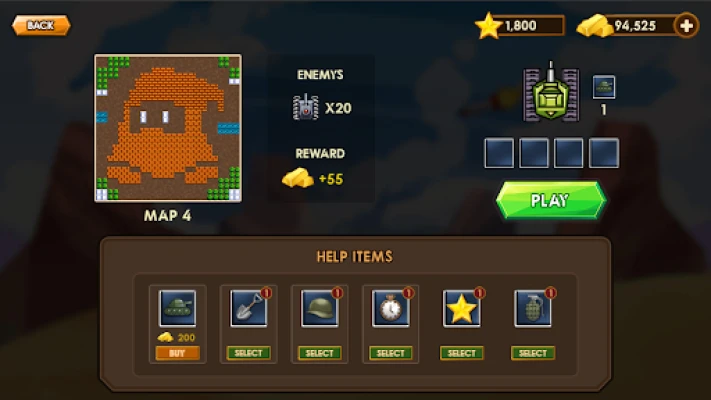
Task: Click the small tank lives icon
Action: [603, 87]
